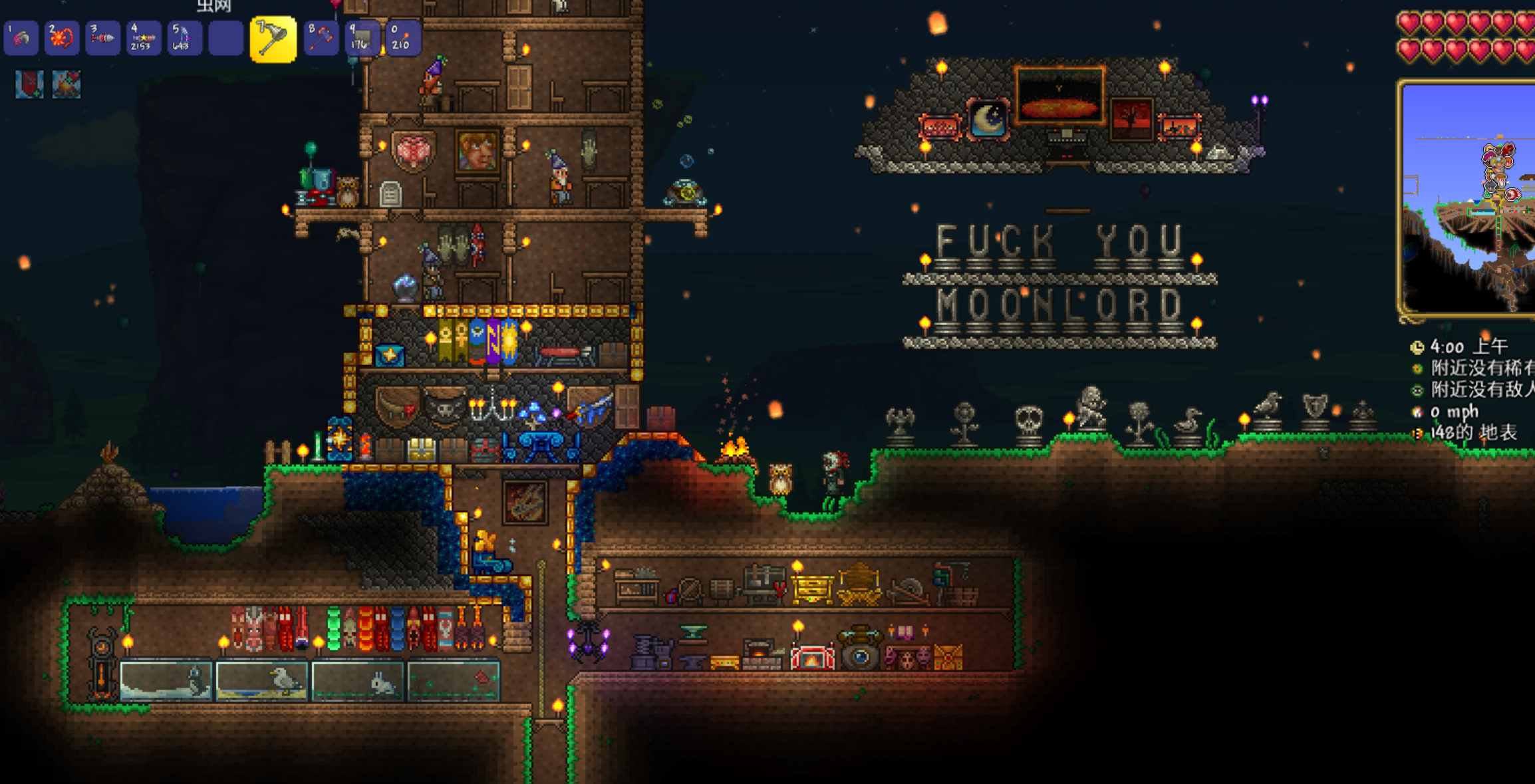Choose the red and white drill slot
The width and height of the screenshot is (1535, 784).
coord(102,38)
